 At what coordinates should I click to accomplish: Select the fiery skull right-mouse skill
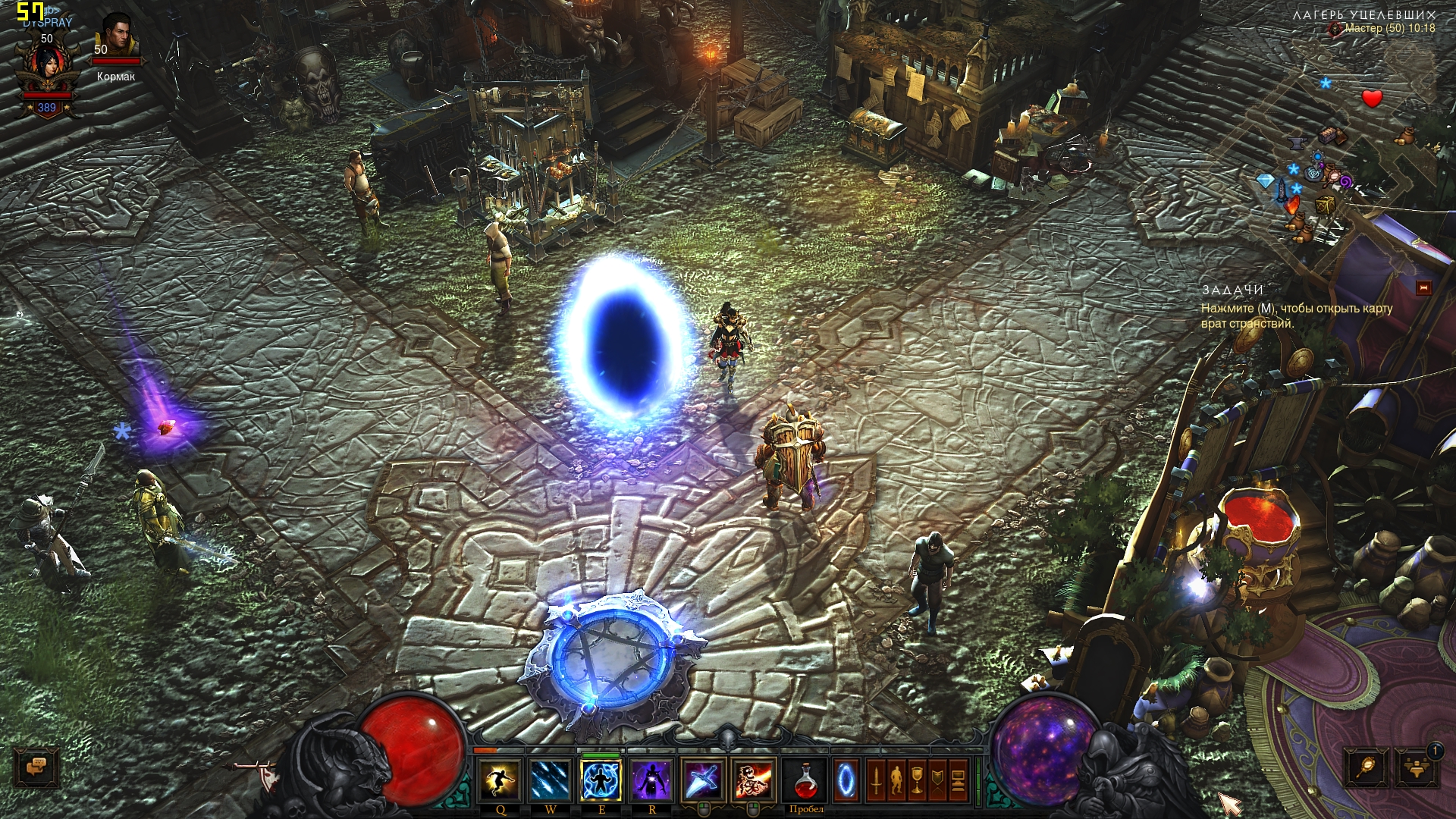[x=752, y=780]
